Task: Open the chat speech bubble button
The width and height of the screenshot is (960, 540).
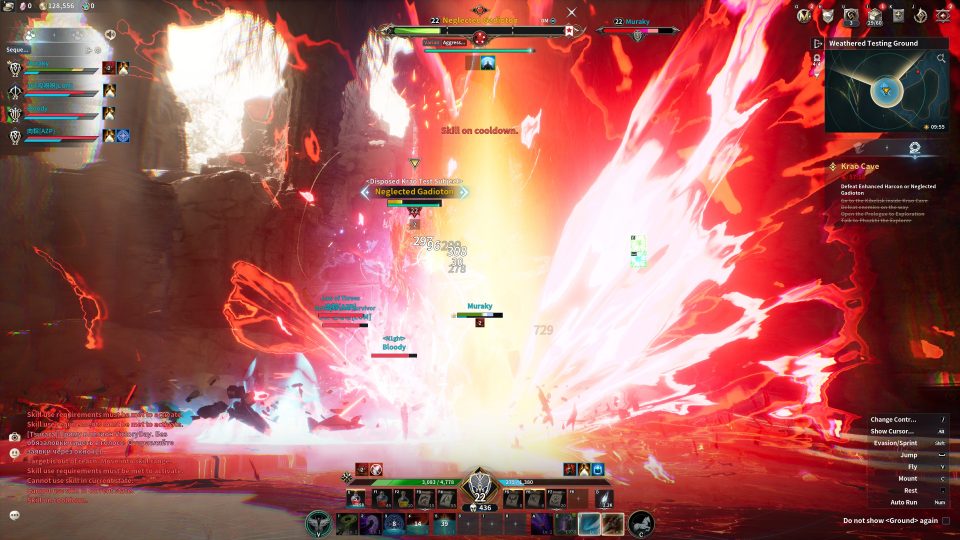Action: pos(15,514)
